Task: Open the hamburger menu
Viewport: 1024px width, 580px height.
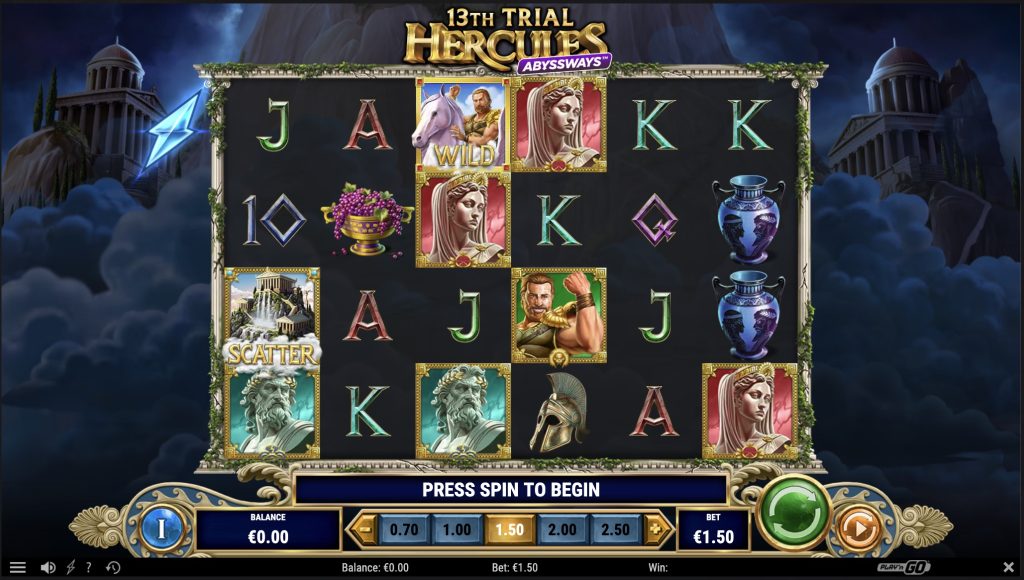Action: coord(18,568)
